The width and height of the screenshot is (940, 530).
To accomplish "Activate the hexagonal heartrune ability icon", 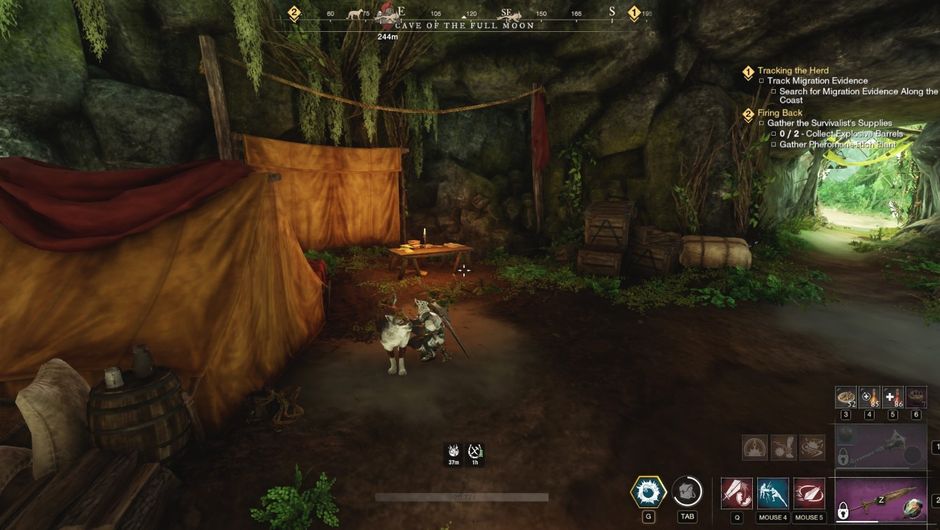I will (648, 492).
